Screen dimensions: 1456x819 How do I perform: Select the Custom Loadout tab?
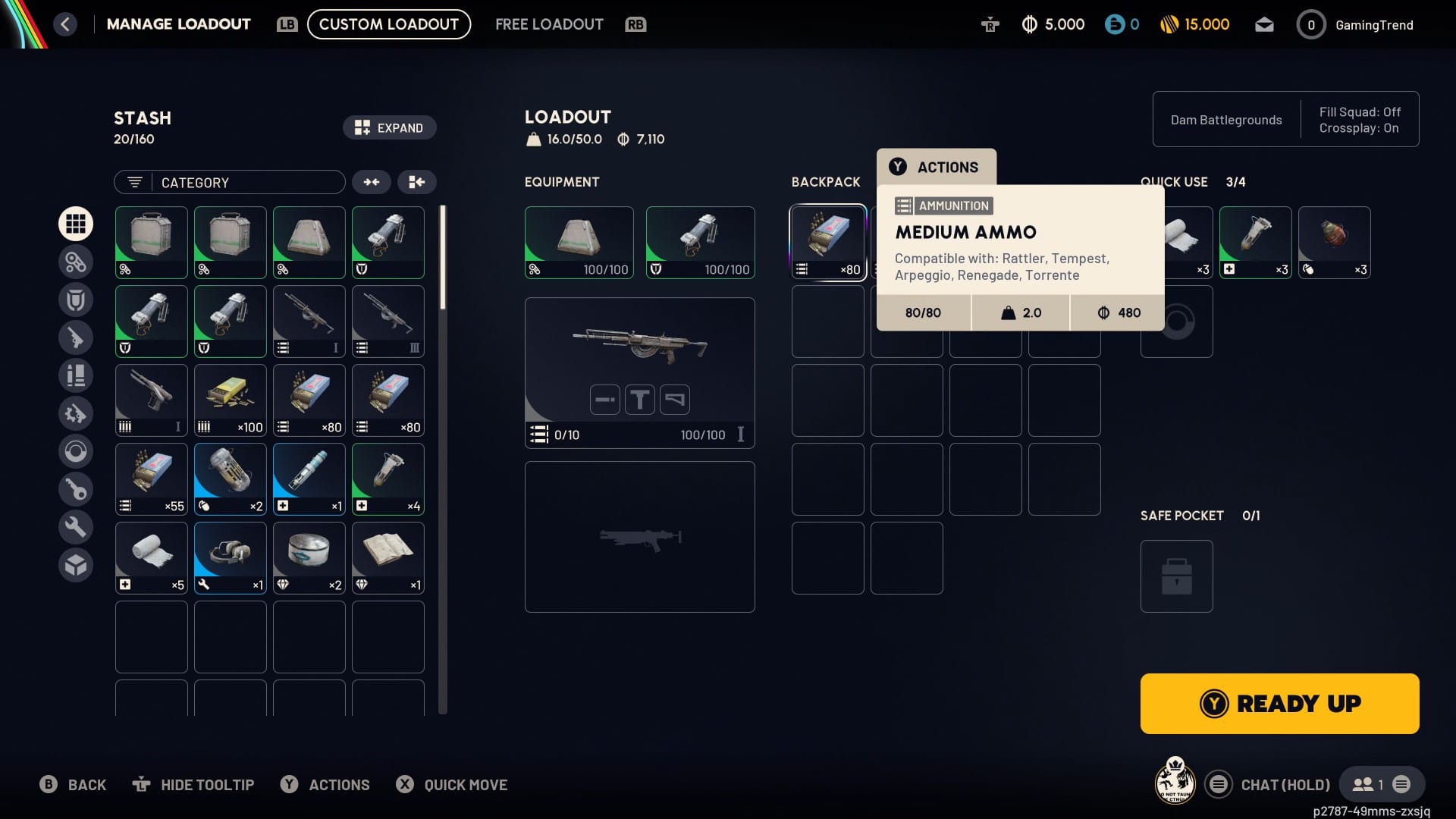point(388,24)
